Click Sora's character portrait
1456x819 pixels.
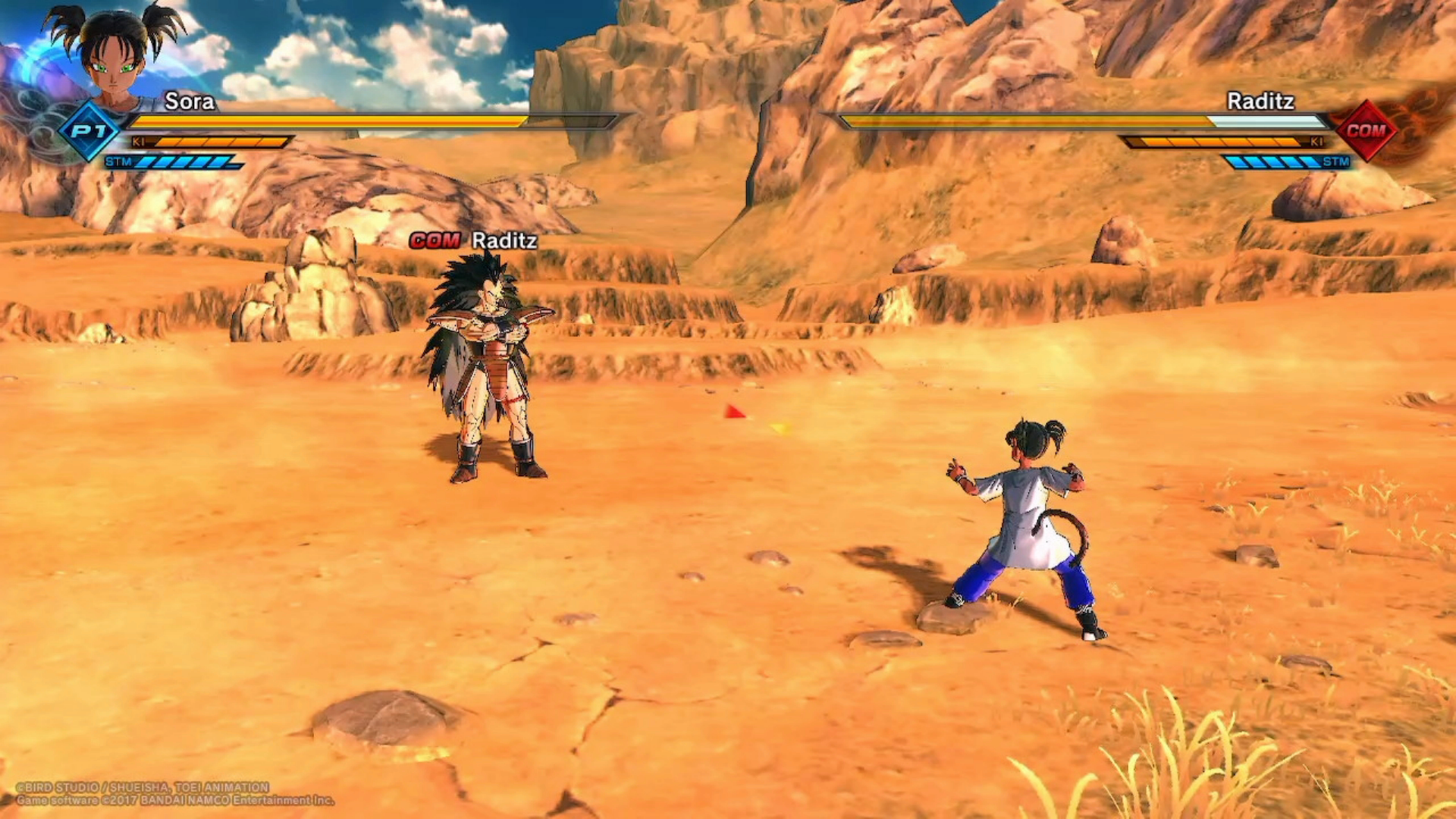115,57
